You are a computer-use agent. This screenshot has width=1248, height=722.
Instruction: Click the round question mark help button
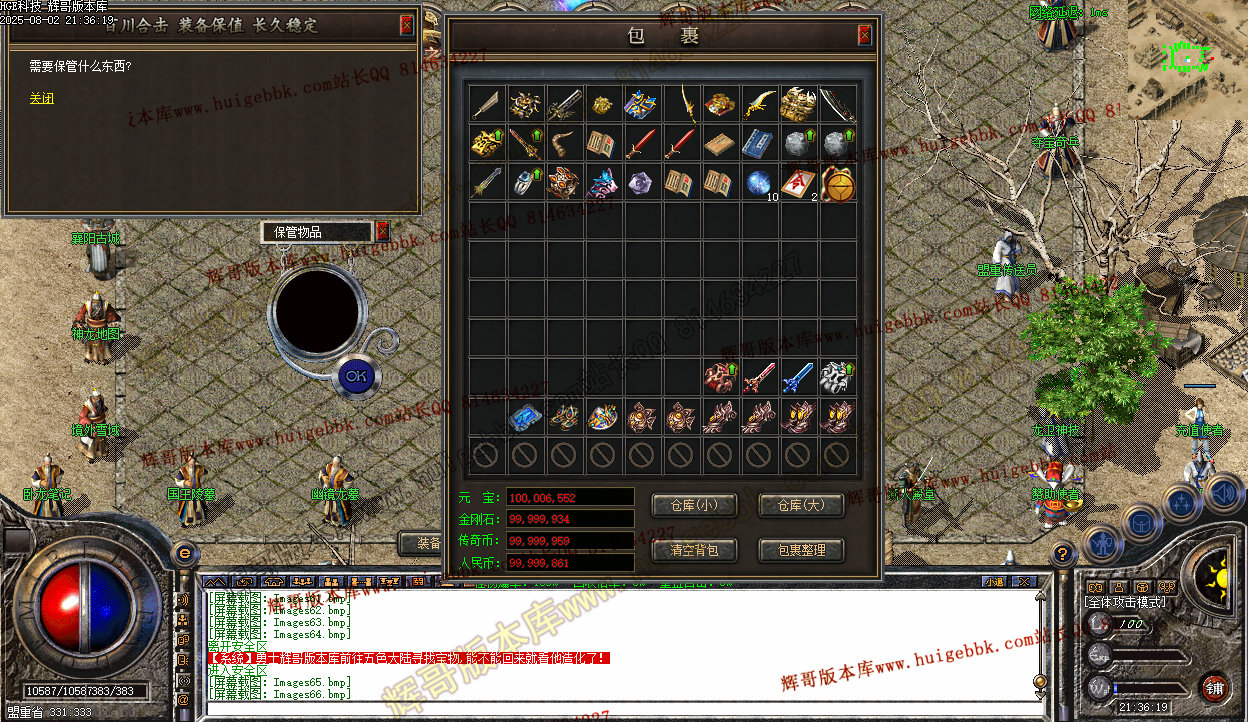[1063, 552]
